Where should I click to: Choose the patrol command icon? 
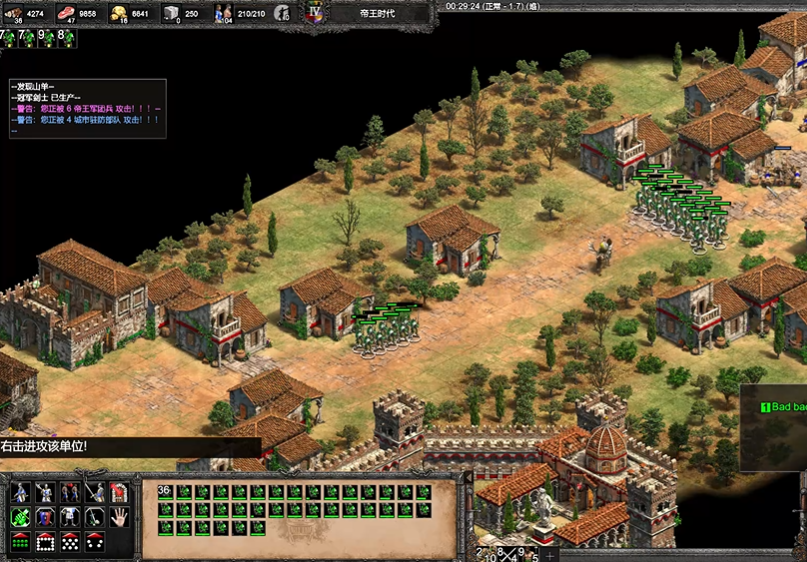click(x=95, y=517)
